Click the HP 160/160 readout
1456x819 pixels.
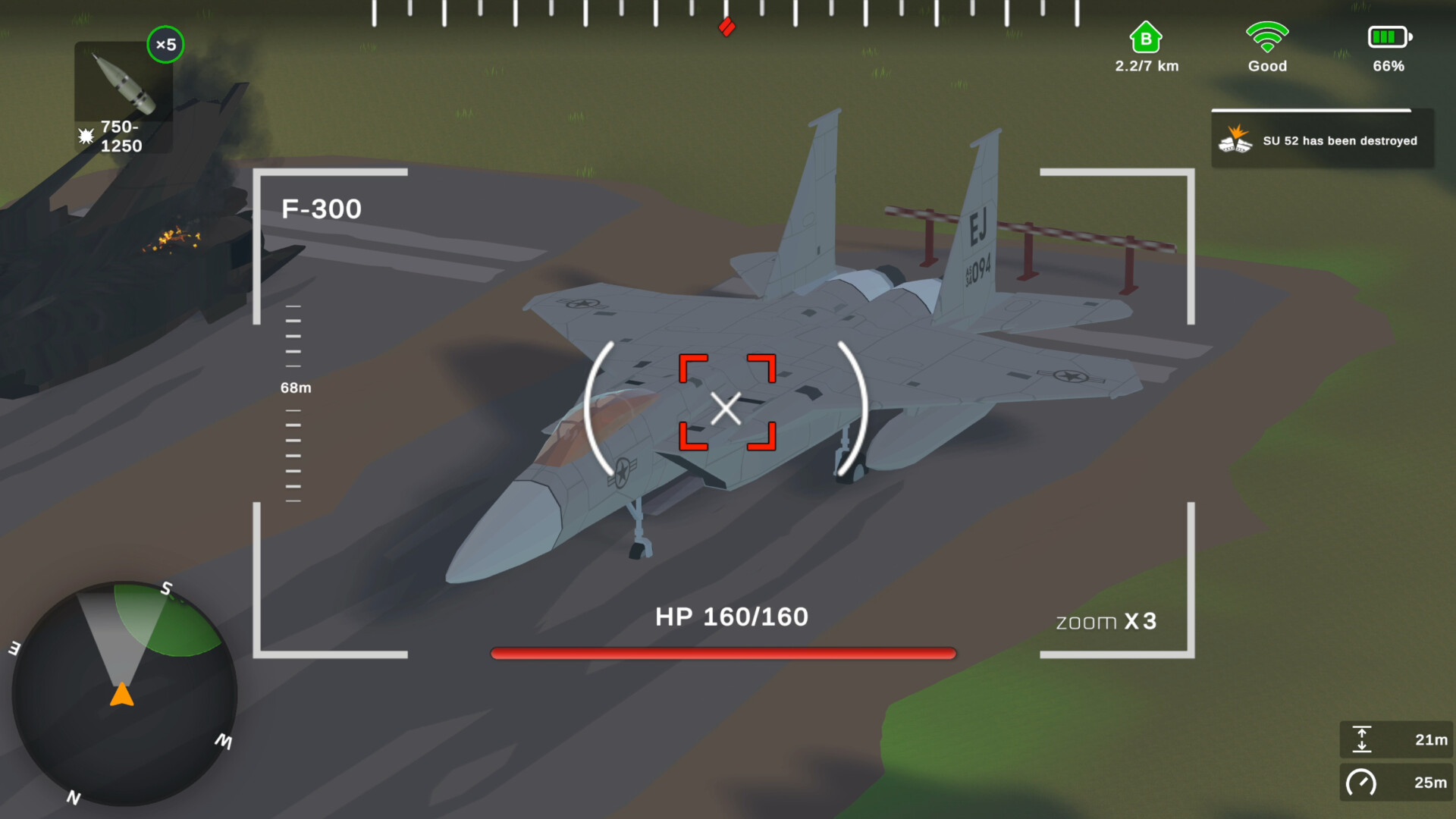[730, 617]
